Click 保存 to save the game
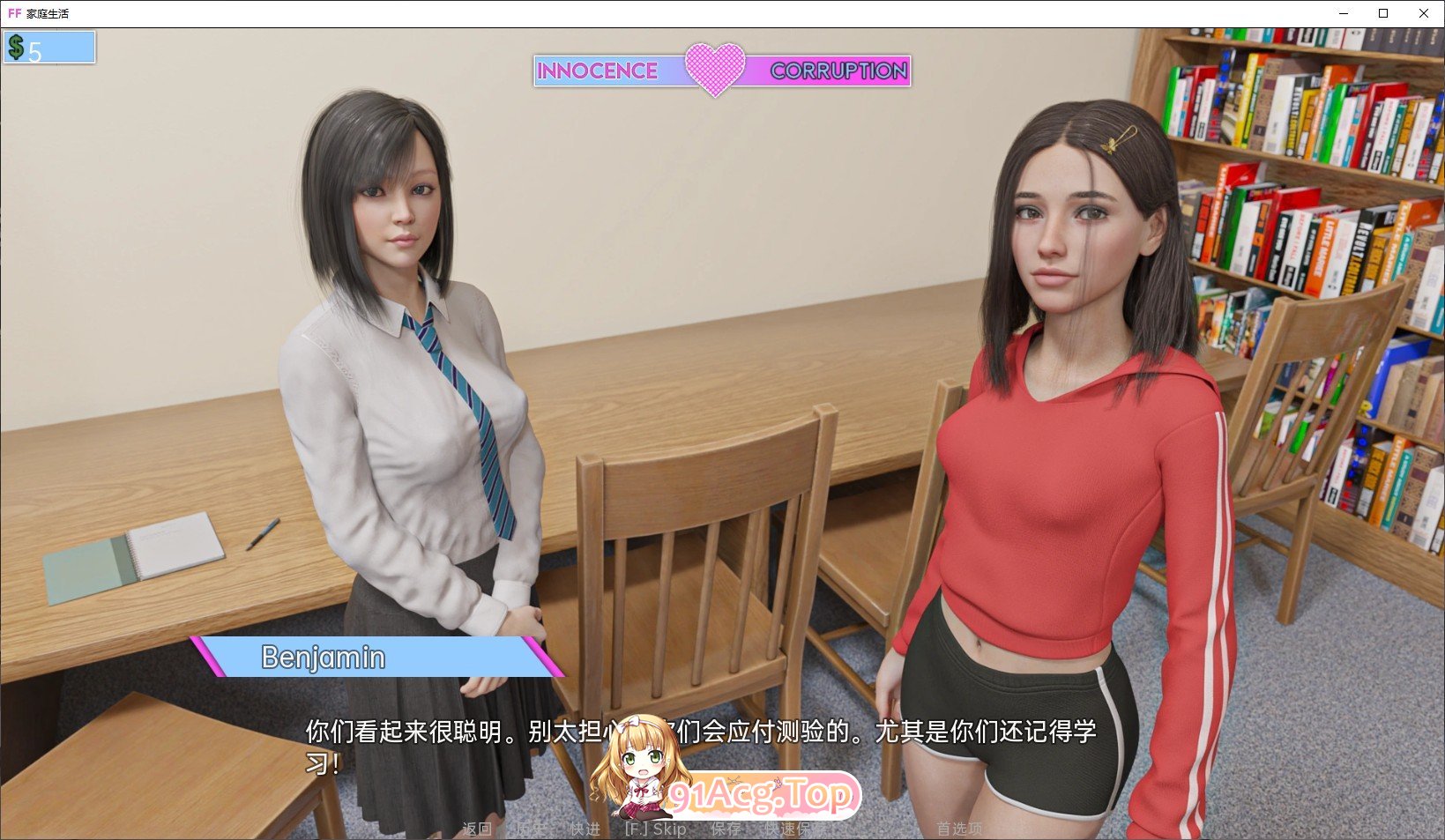Screen dimensions: 1445x840 click(x=725, y=829)
